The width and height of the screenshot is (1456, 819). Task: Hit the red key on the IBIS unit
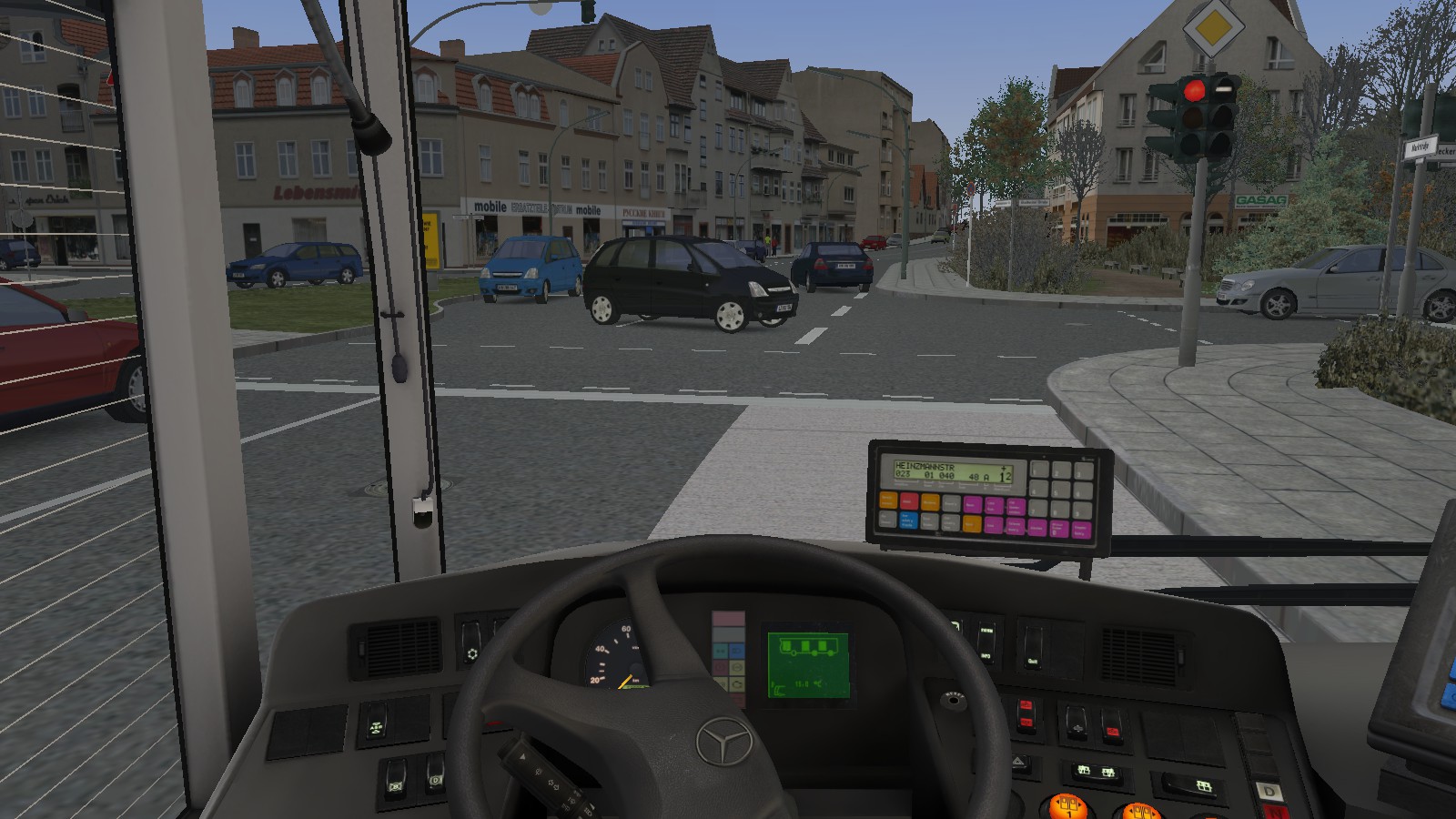908,500
